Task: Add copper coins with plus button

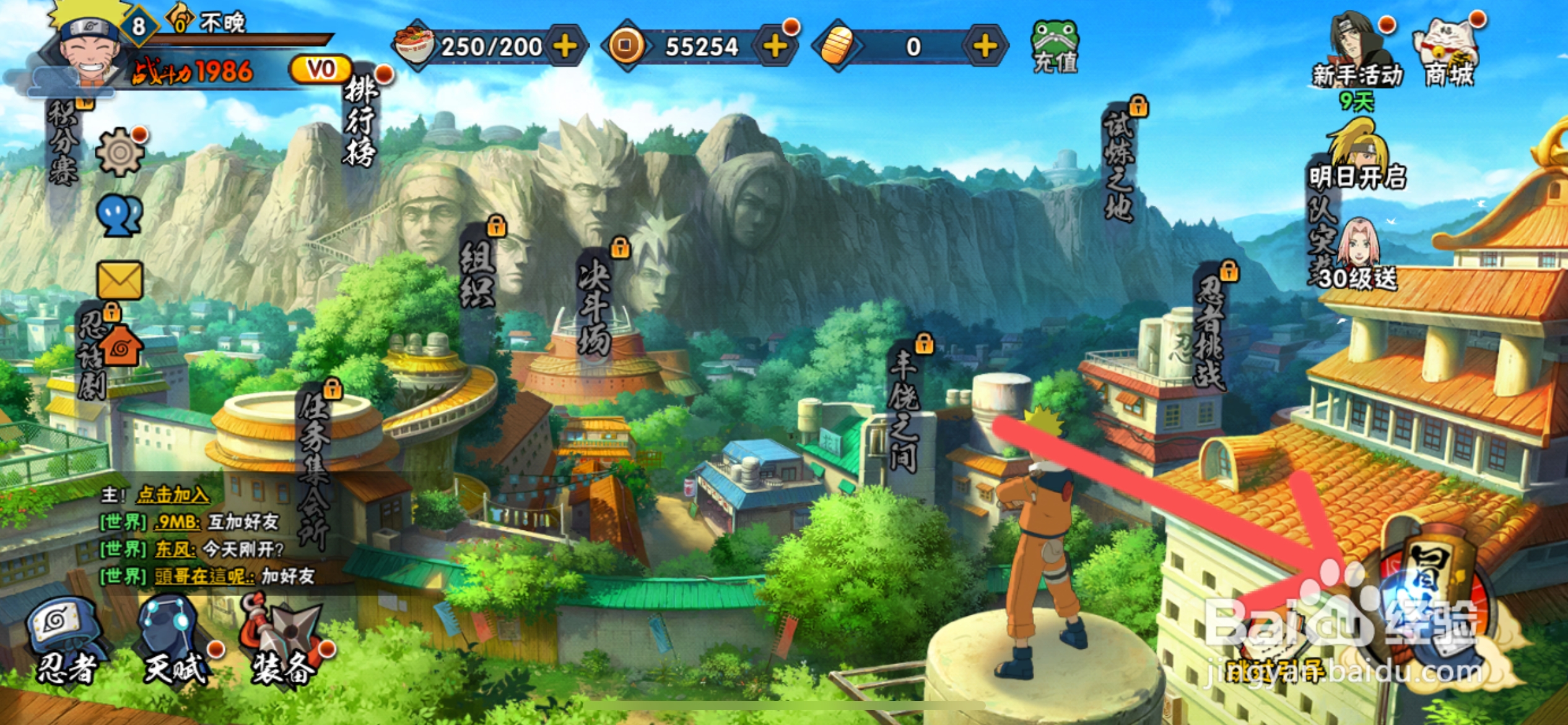Action: [x=775, y=46]
